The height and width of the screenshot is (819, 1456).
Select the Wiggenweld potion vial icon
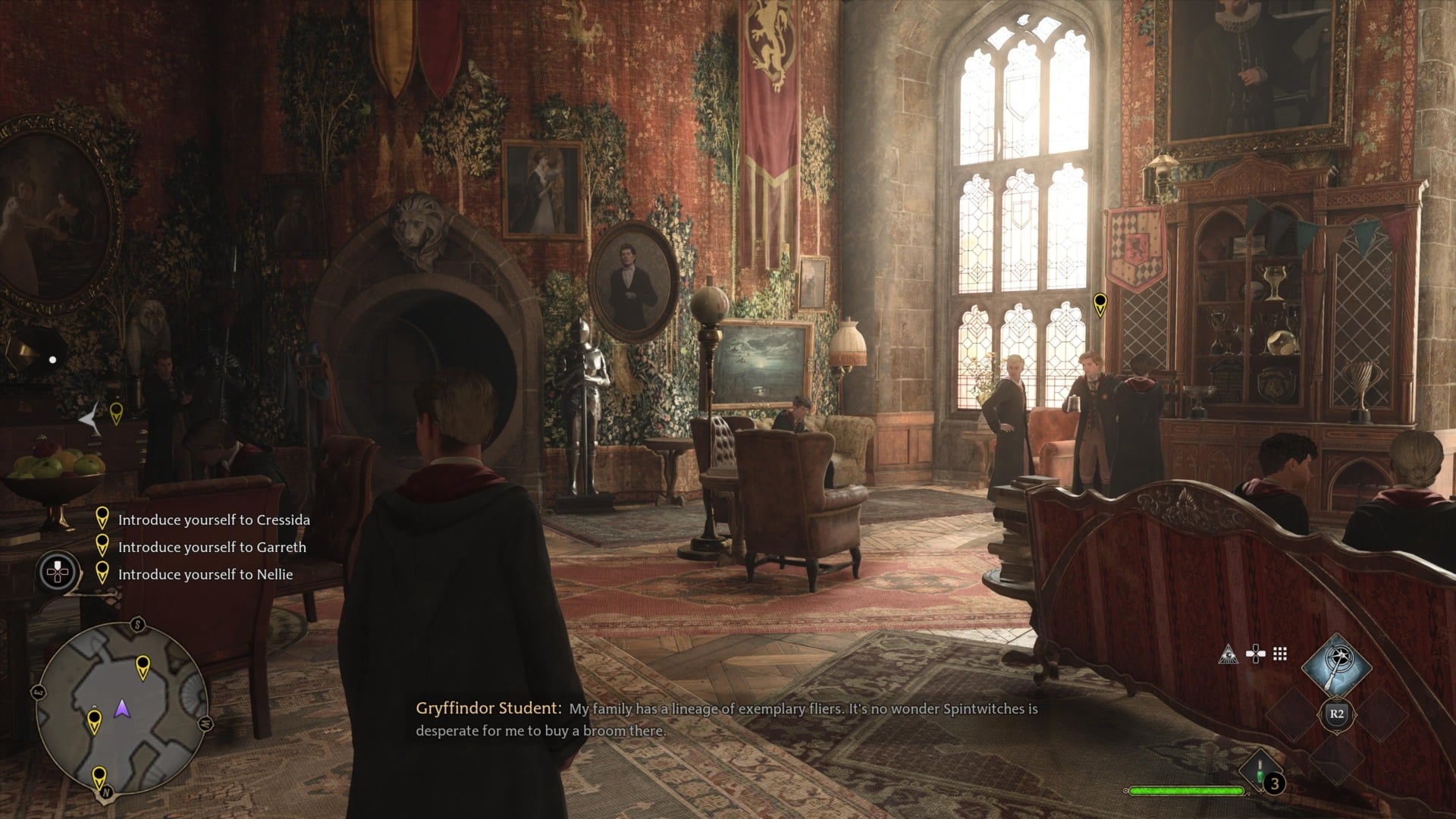point(1260,772)
